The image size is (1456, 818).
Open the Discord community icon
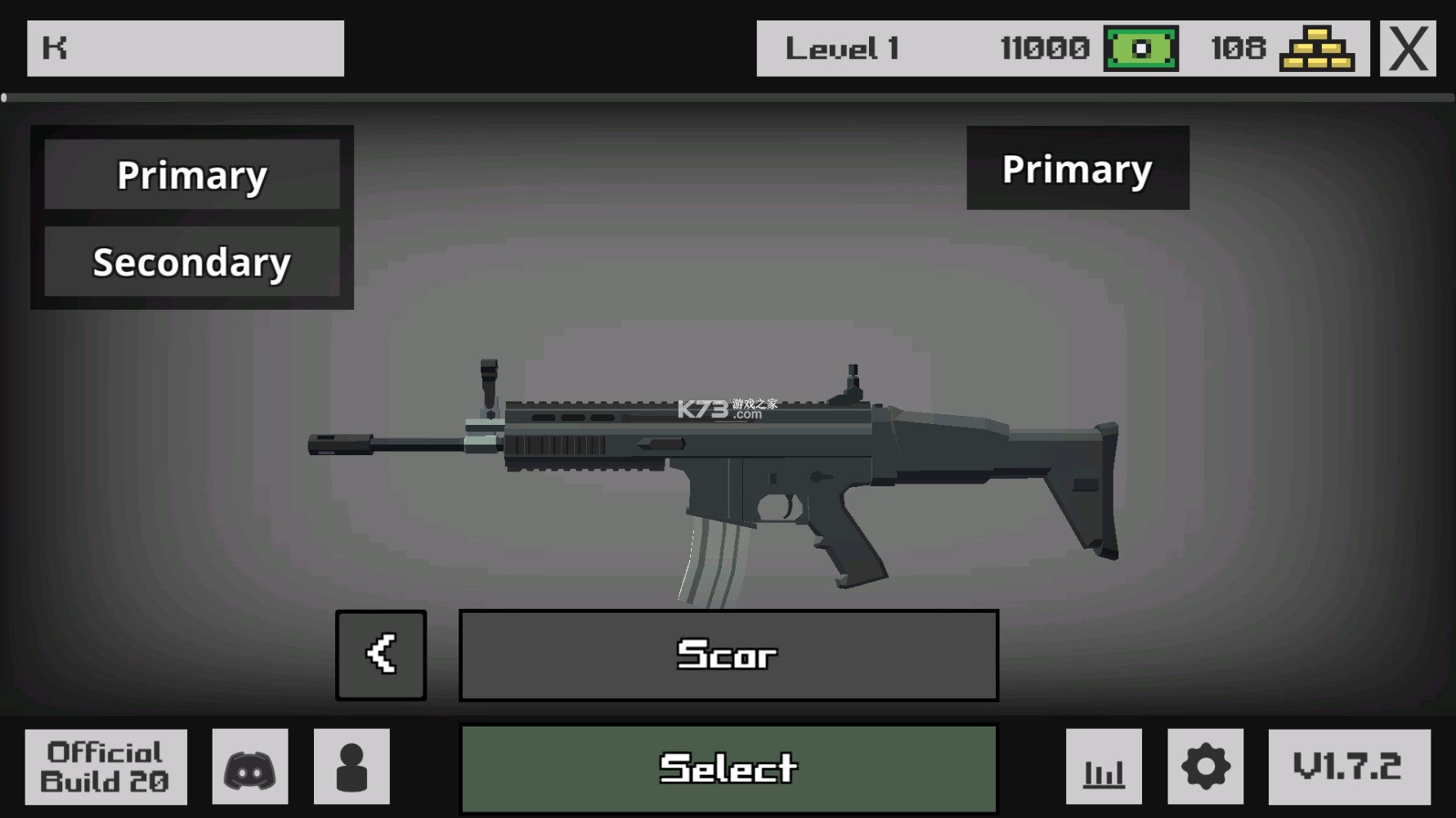(x=249, y=767)
